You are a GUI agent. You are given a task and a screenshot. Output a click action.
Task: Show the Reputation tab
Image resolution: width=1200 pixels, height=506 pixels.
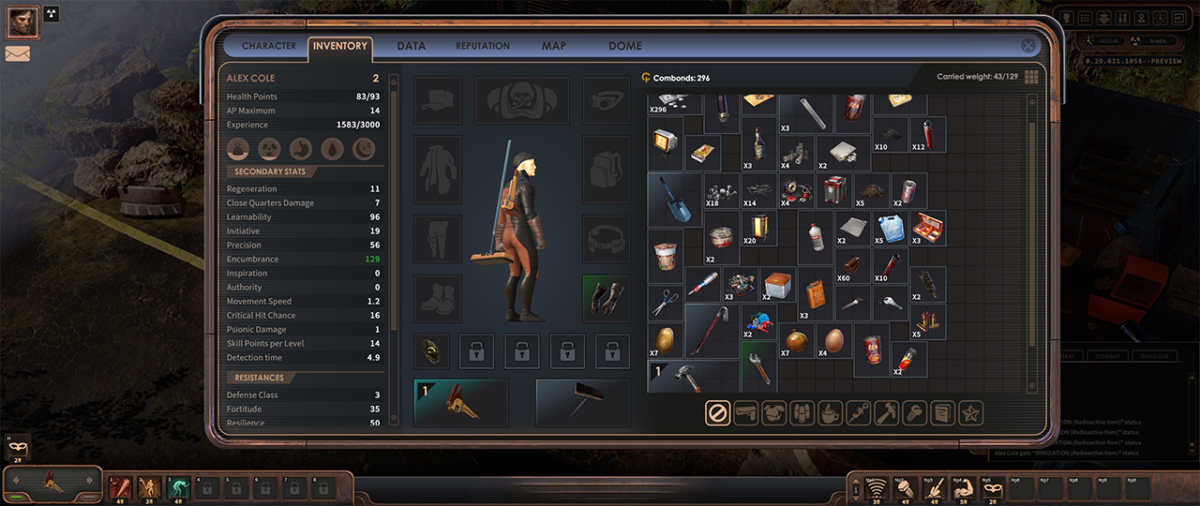(x=482, y=46)
